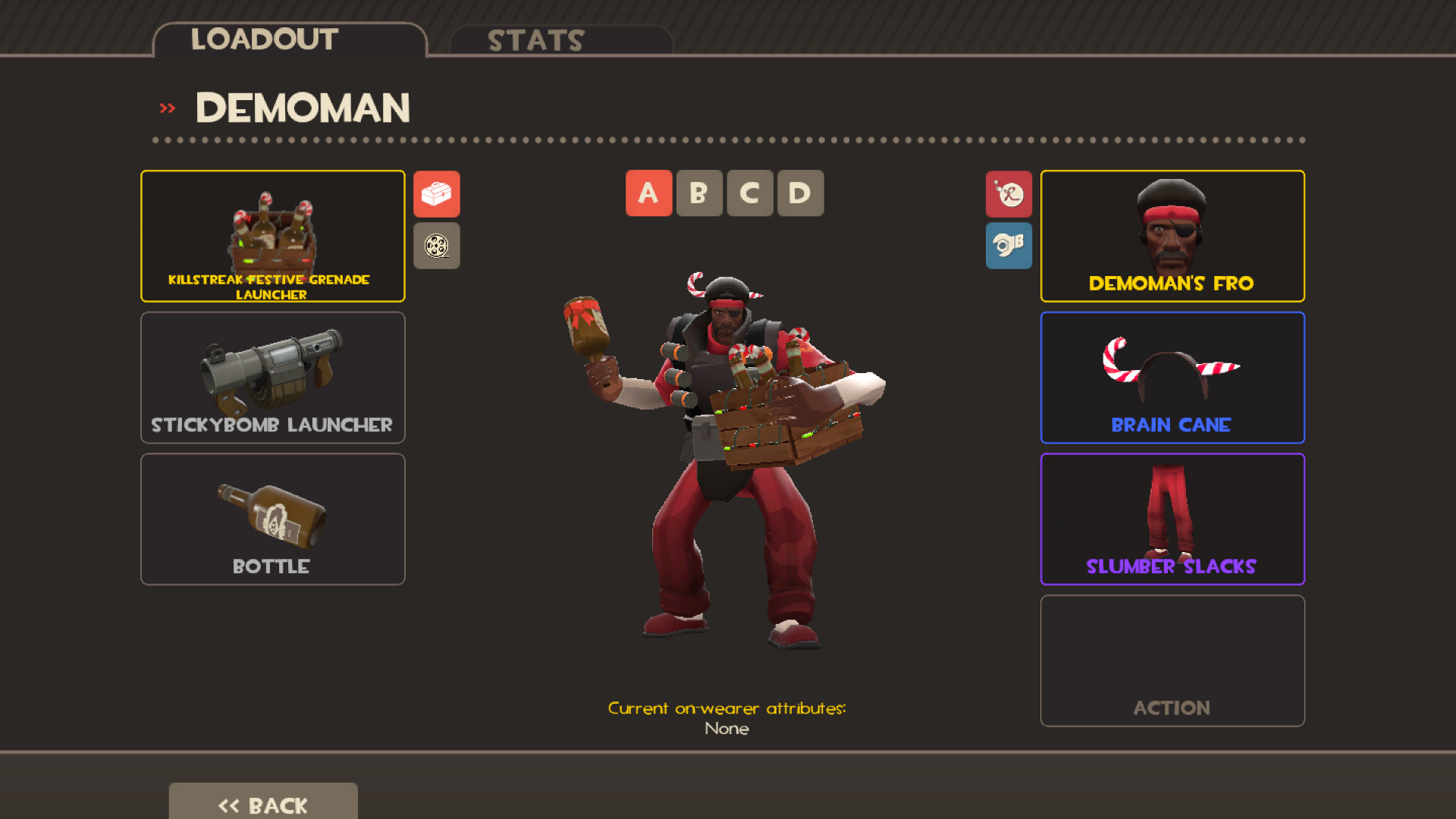The image size is (1456, 819).
Task: Open the Killstreak Festive Grenade Launcher slot
Action: 271,236
